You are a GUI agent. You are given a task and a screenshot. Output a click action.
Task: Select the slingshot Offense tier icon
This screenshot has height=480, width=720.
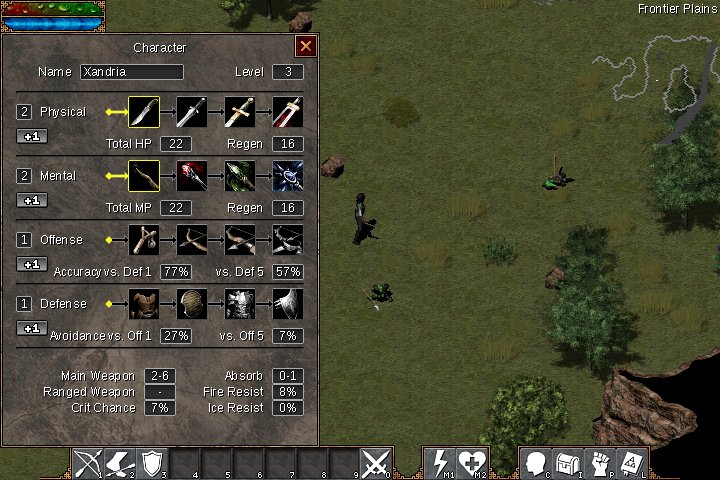(144, 240)
